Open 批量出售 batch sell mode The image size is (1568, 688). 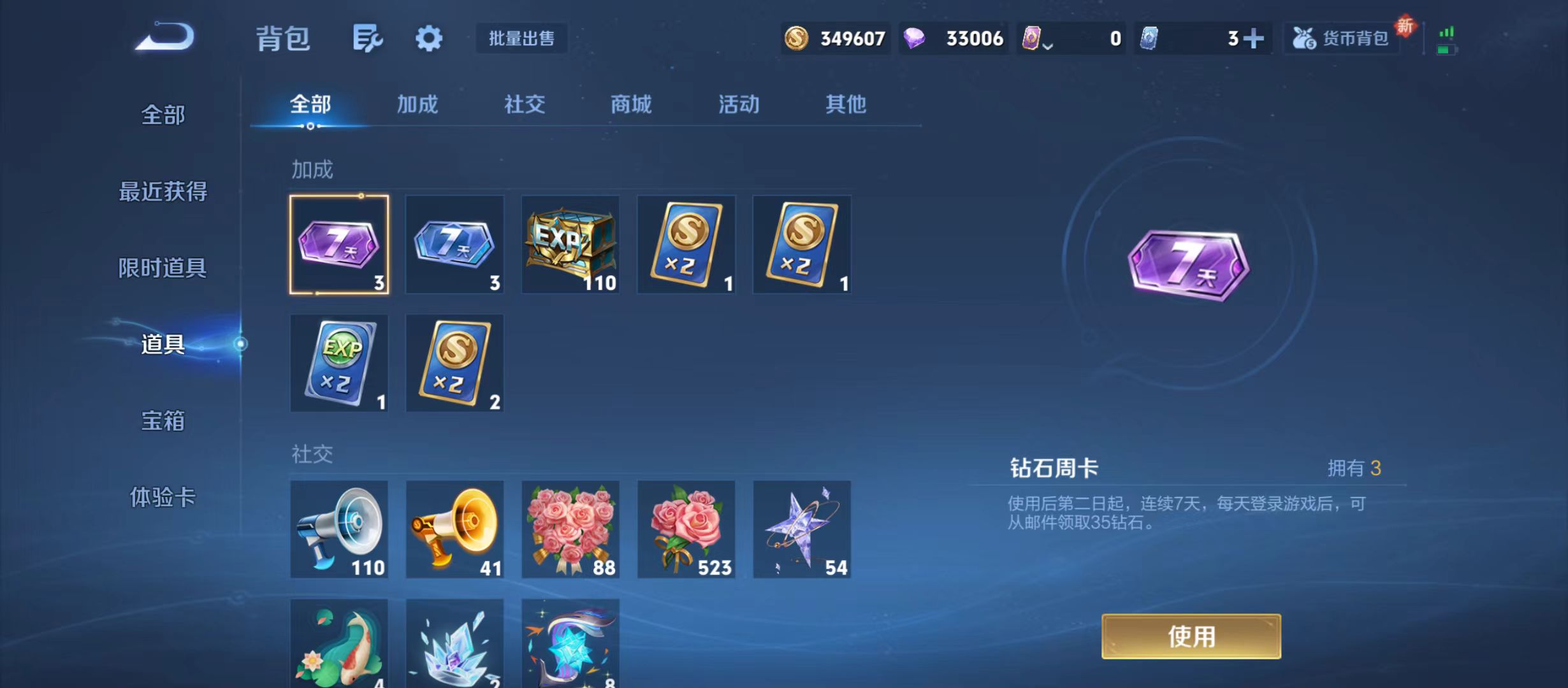click(x=521, y=38)
